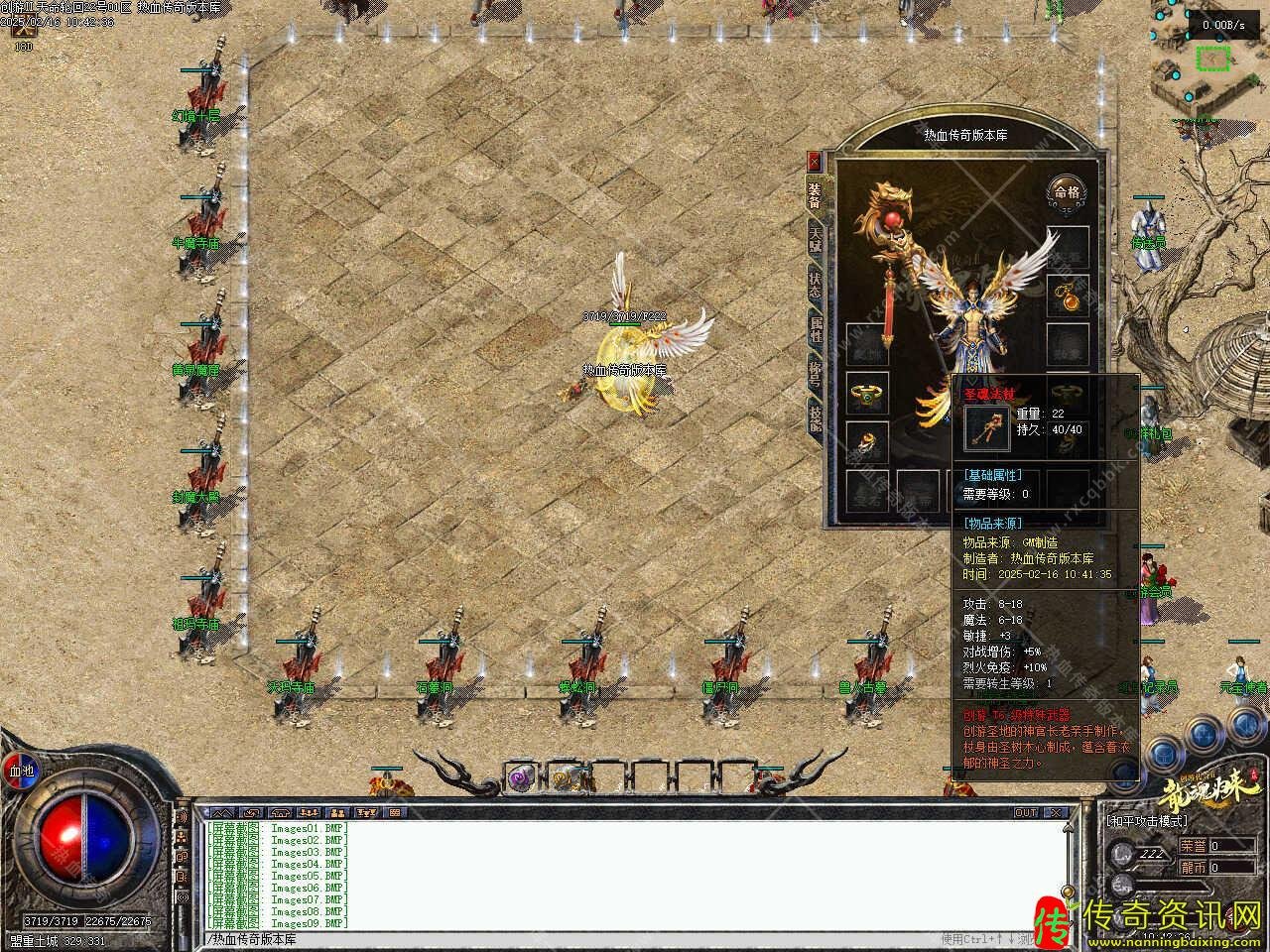Select the 装备 equipment tab

point(815,194)
